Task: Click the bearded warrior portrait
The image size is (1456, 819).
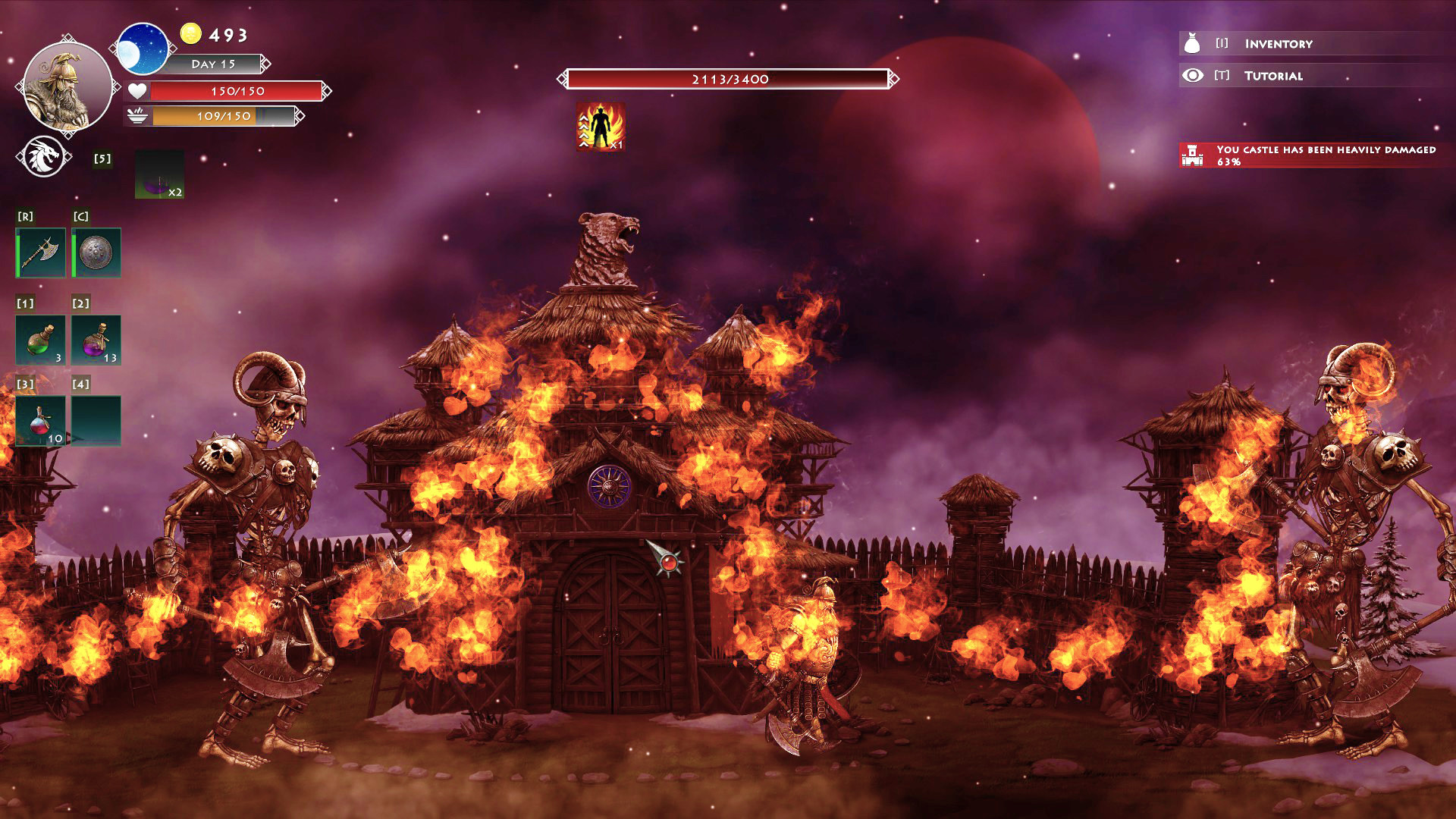Action: click(67, 86)
